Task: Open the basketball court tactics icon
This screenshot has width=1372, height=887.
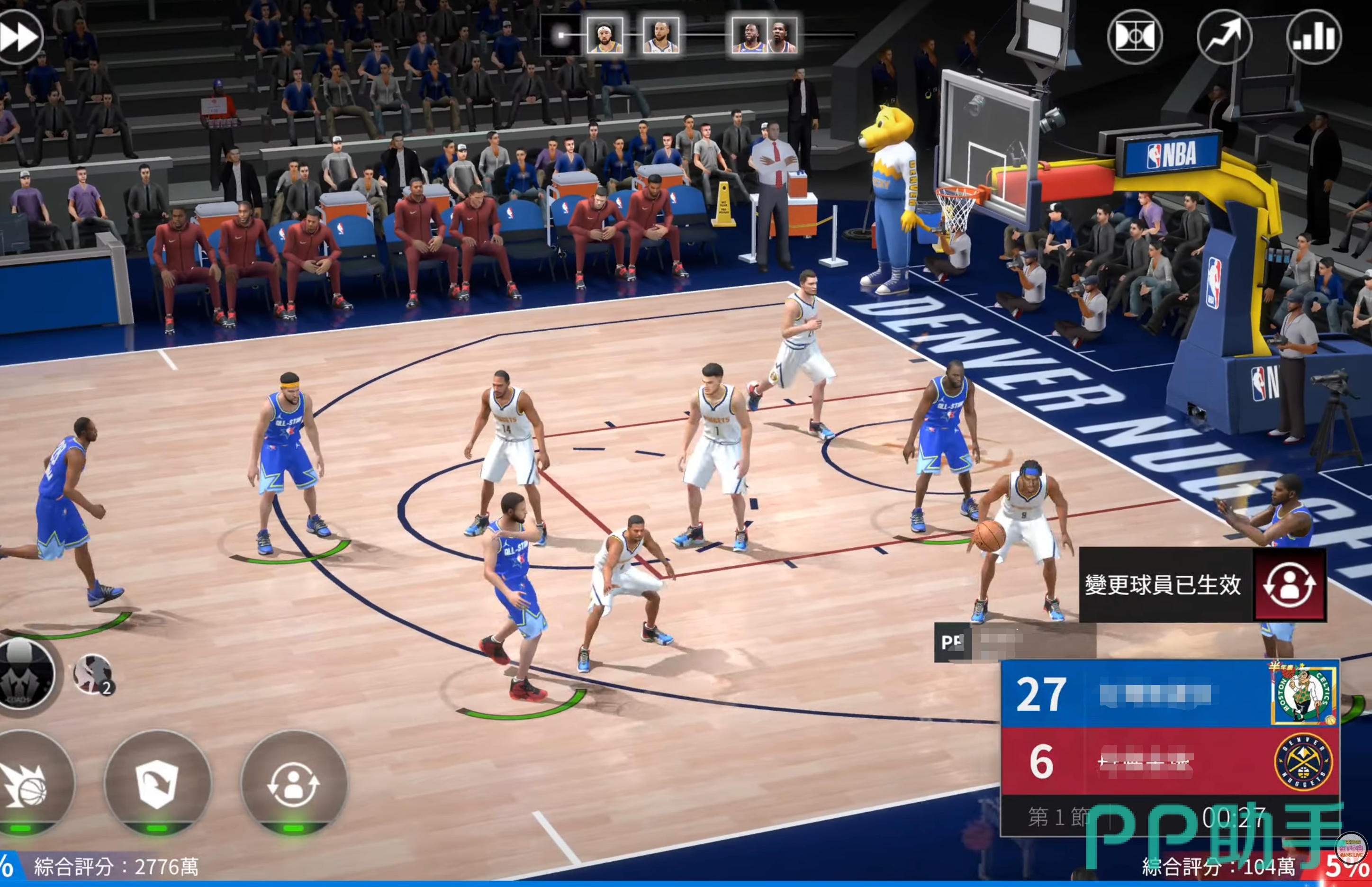Action: (1135, 37)
